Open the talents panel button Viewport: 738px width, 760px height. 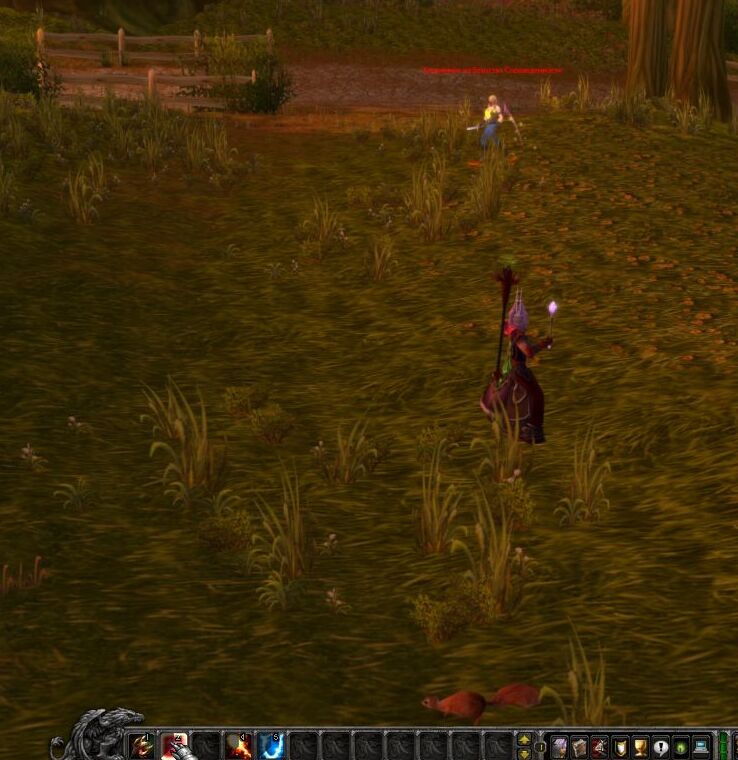click(x=599, y=747)
